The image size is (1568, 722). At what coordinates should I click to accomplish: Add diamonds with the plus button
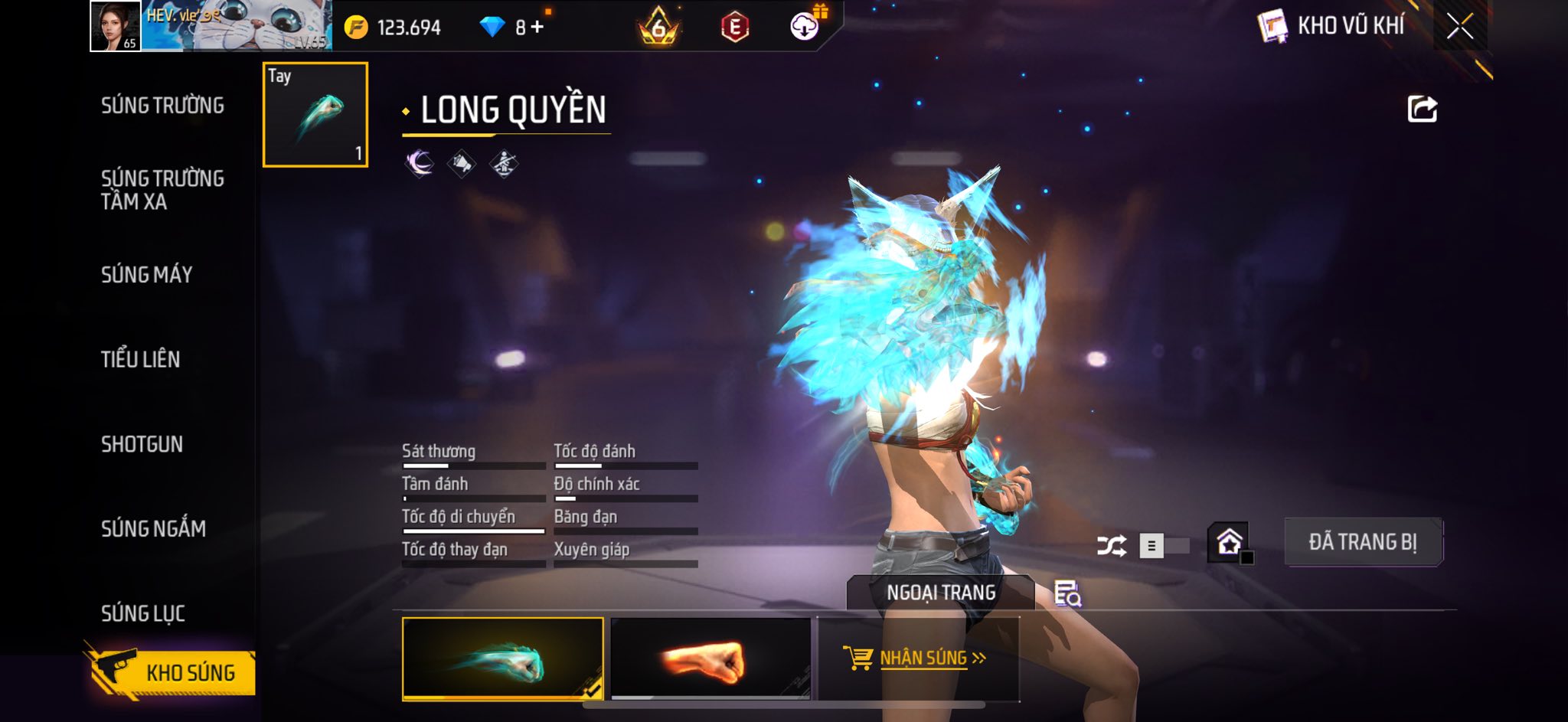point(537,28)
